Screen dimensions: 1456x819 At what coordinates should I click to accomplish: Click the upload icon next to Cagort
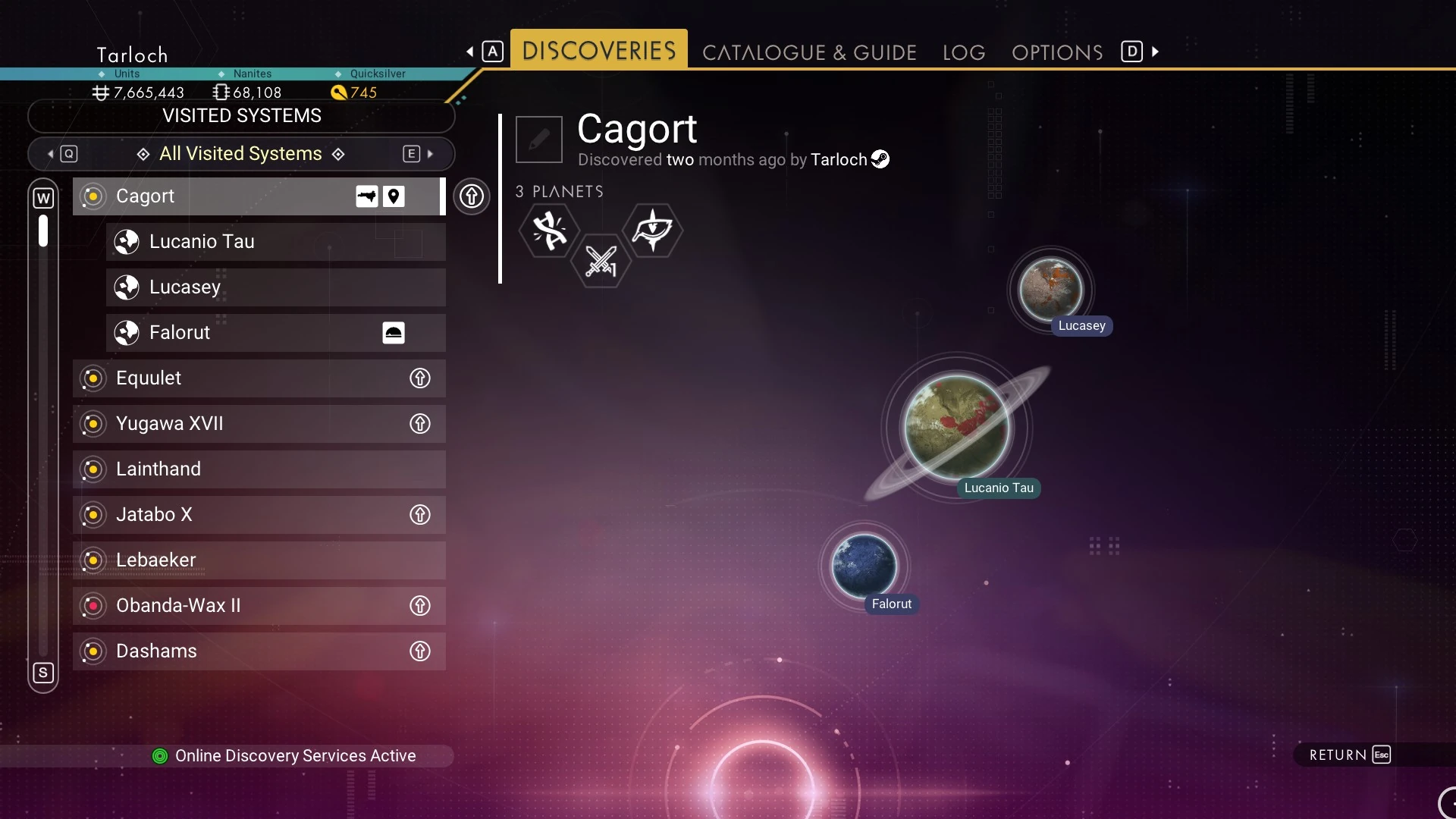coord(472,196)
